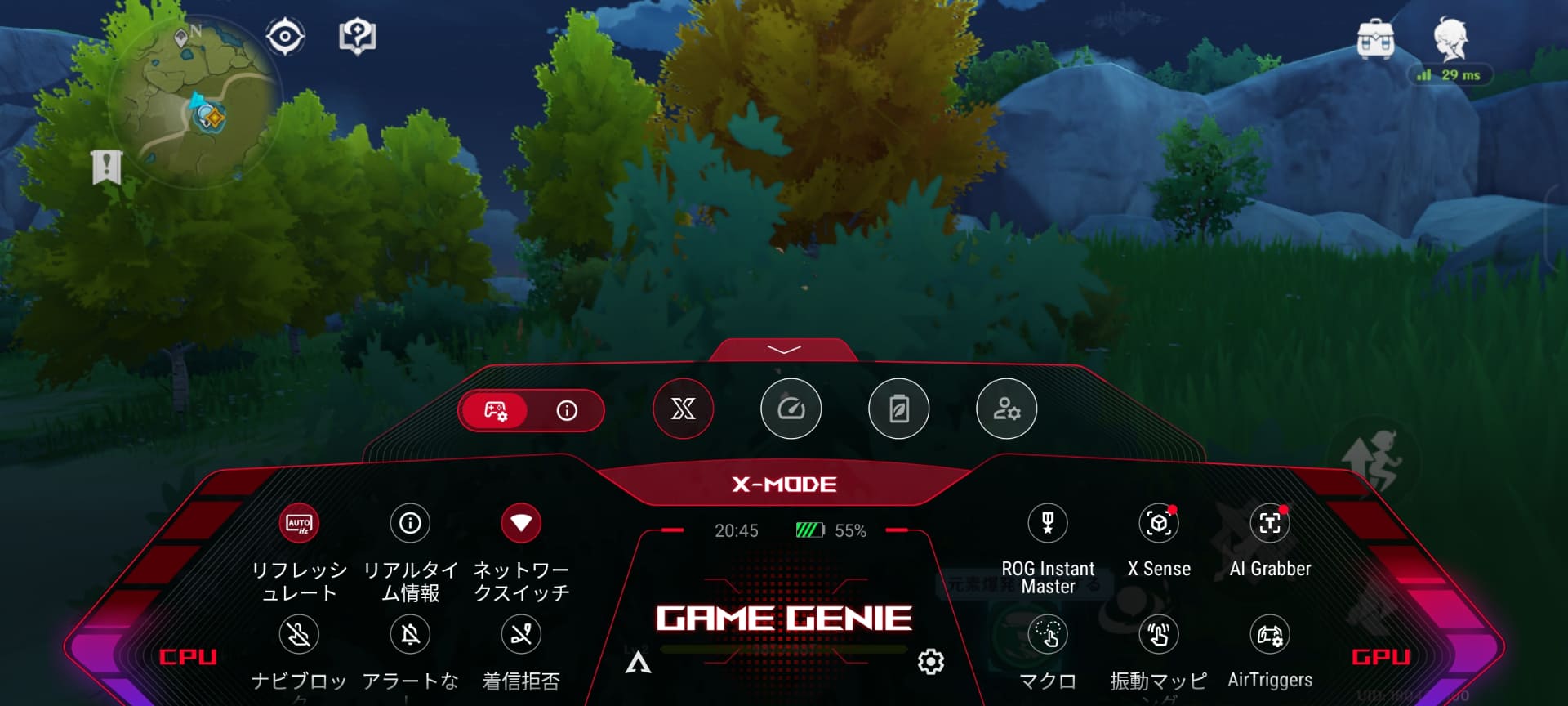The image size is (1568, 706).
Task: Toggle アラート notifications off
Action: (411, 634)
